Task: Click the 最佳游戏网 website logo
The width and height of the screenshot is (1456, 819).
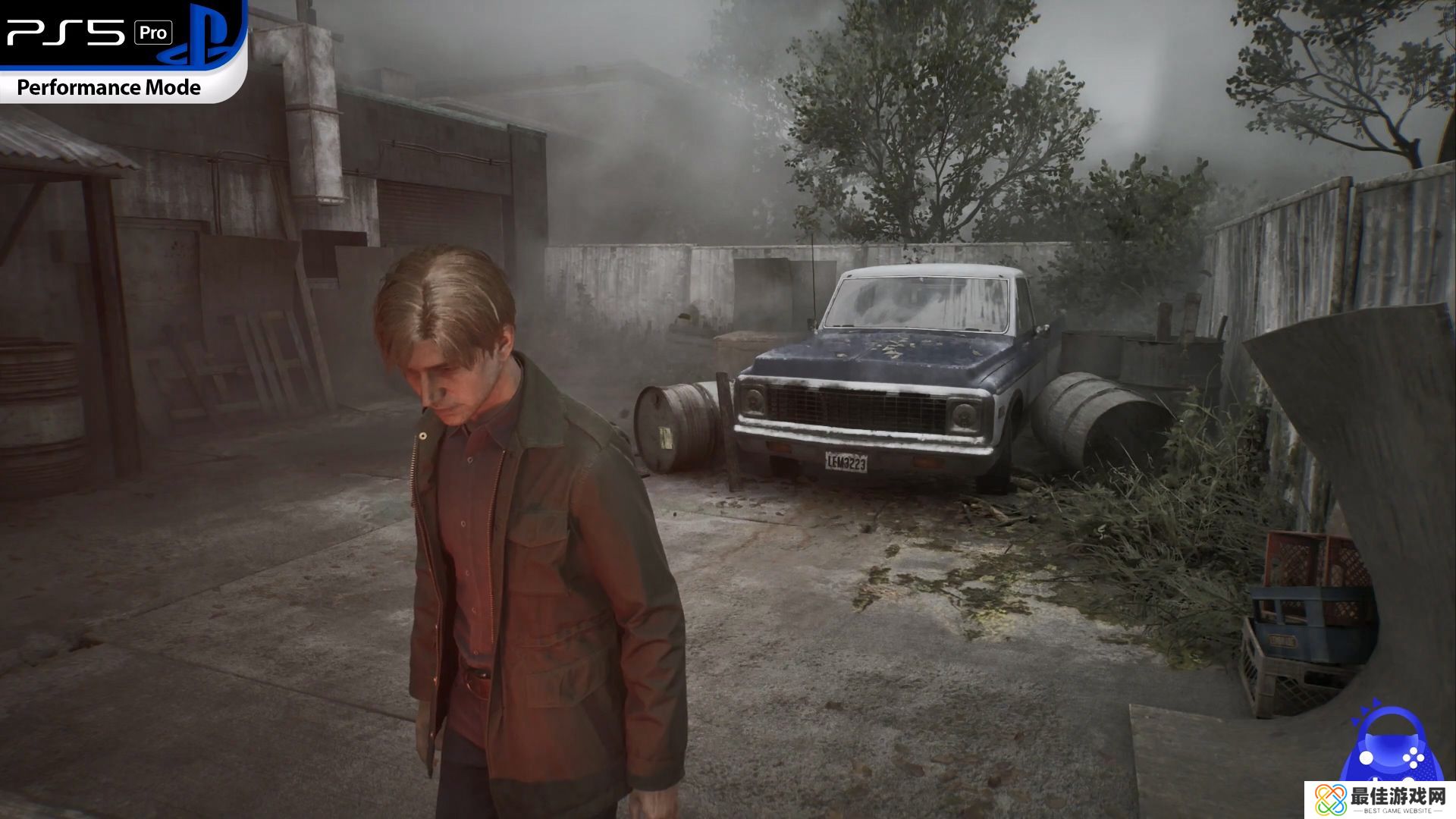Action: click(x=1380, y=800)
